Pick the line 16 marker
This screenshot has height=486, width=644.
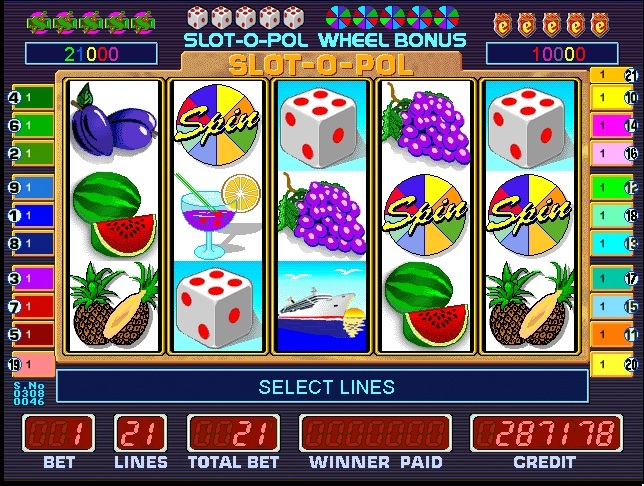pos(614,154)
